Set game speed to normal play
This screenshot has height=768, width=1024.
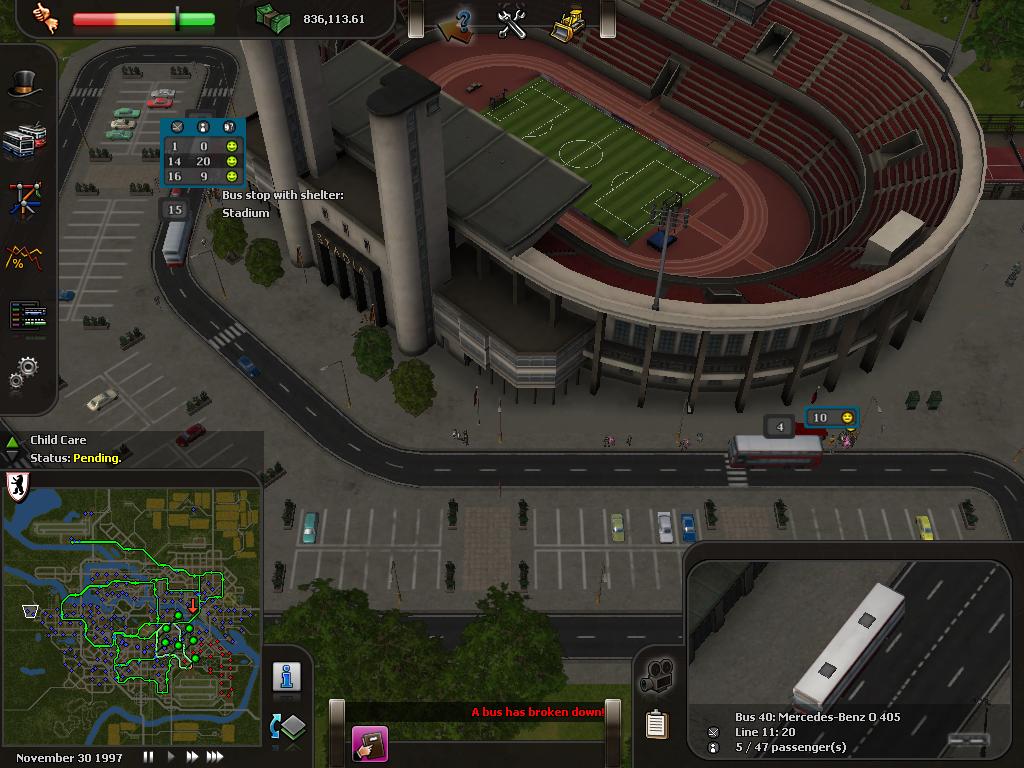170,757
